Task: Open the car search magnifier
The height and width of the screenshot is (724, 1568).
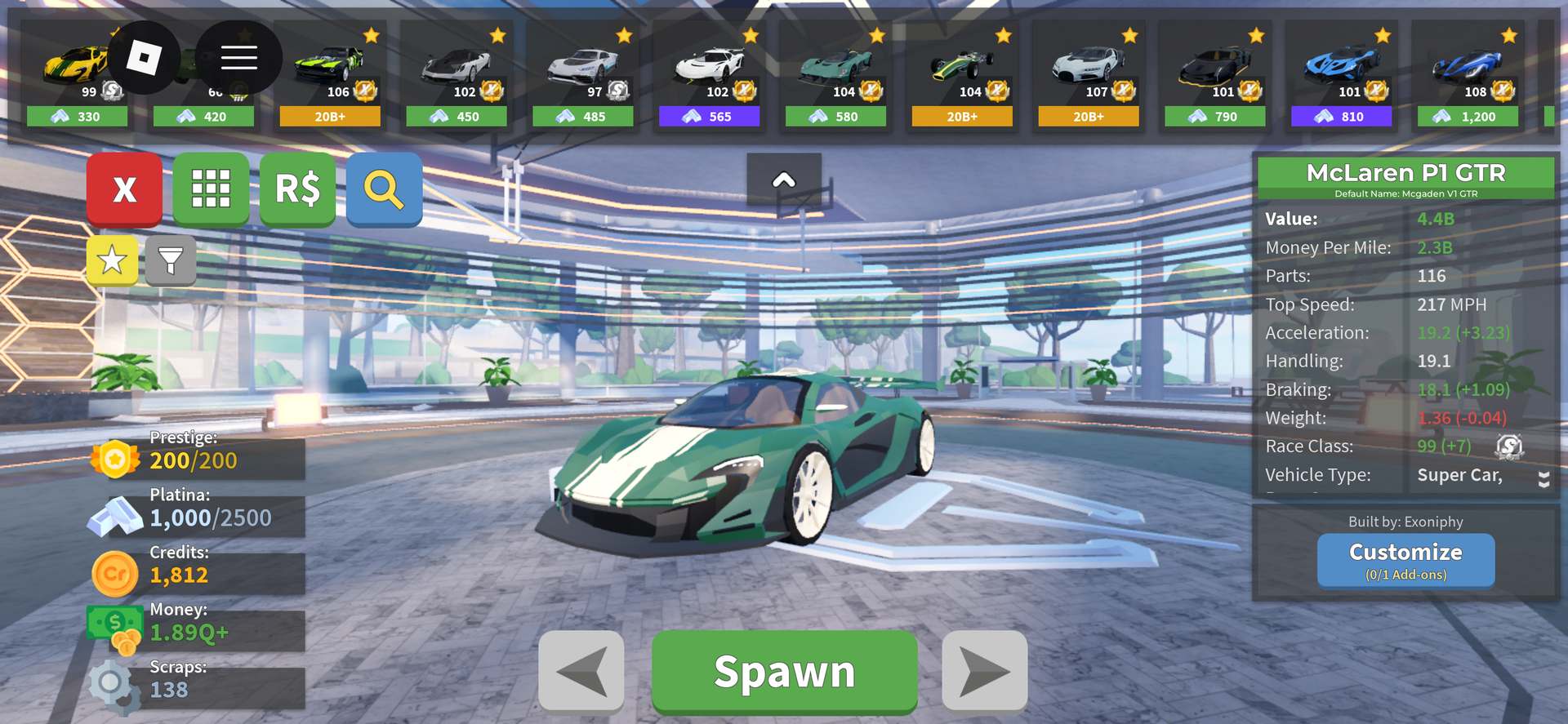Action: pos(384,189)
